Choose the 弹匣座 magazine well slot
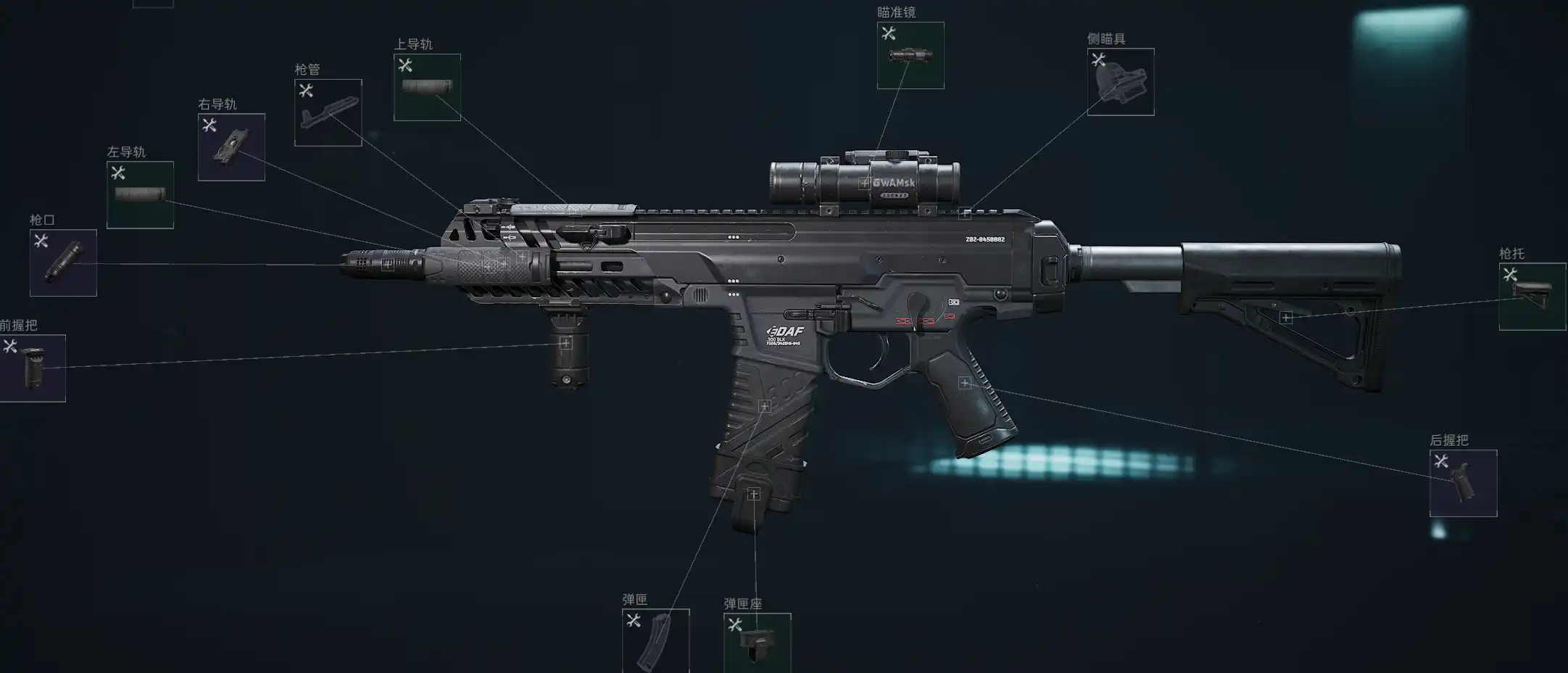1568x673 pixels. coord(757,643)
